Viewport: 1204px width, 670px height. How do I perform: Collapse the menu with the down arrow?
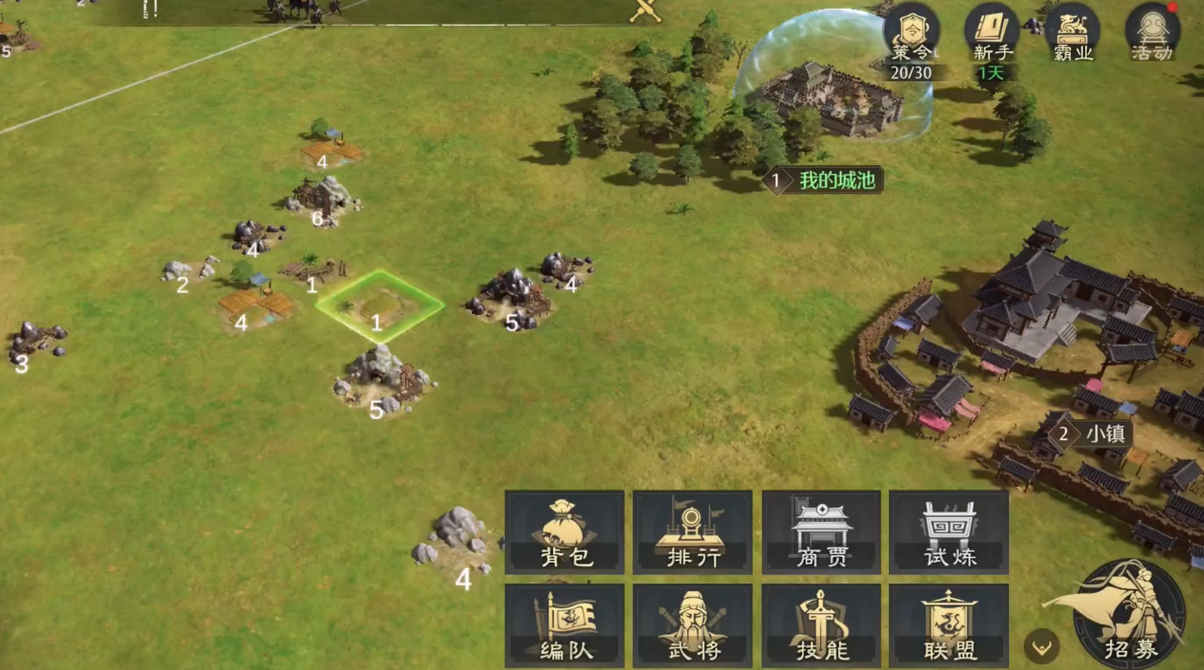click(x=1042, y=646)
